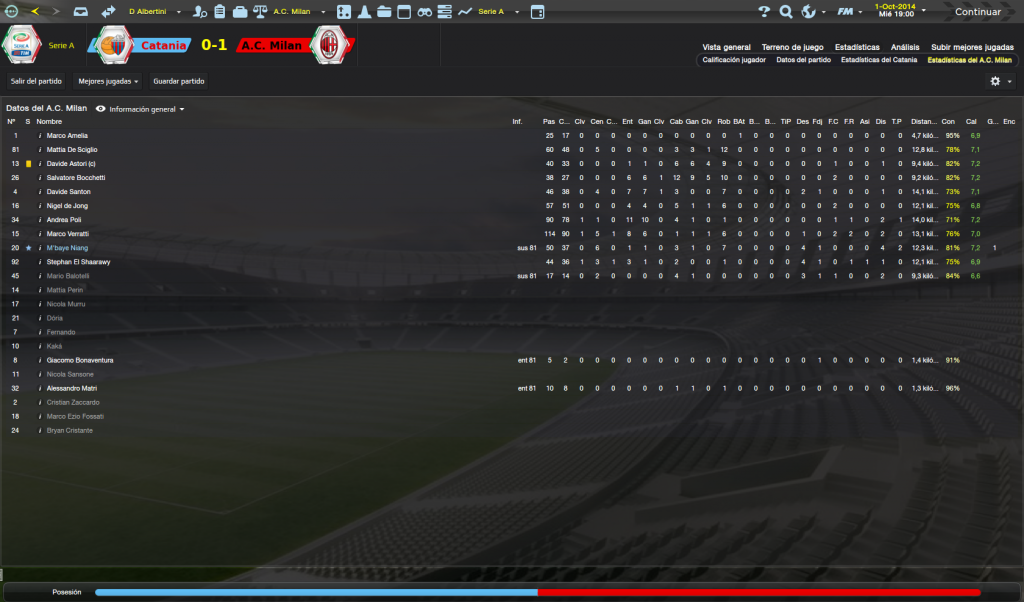Open Stephan El Shaarawy's player row
The width and height of the screenshot is (1024, 602).
[78, 261]
